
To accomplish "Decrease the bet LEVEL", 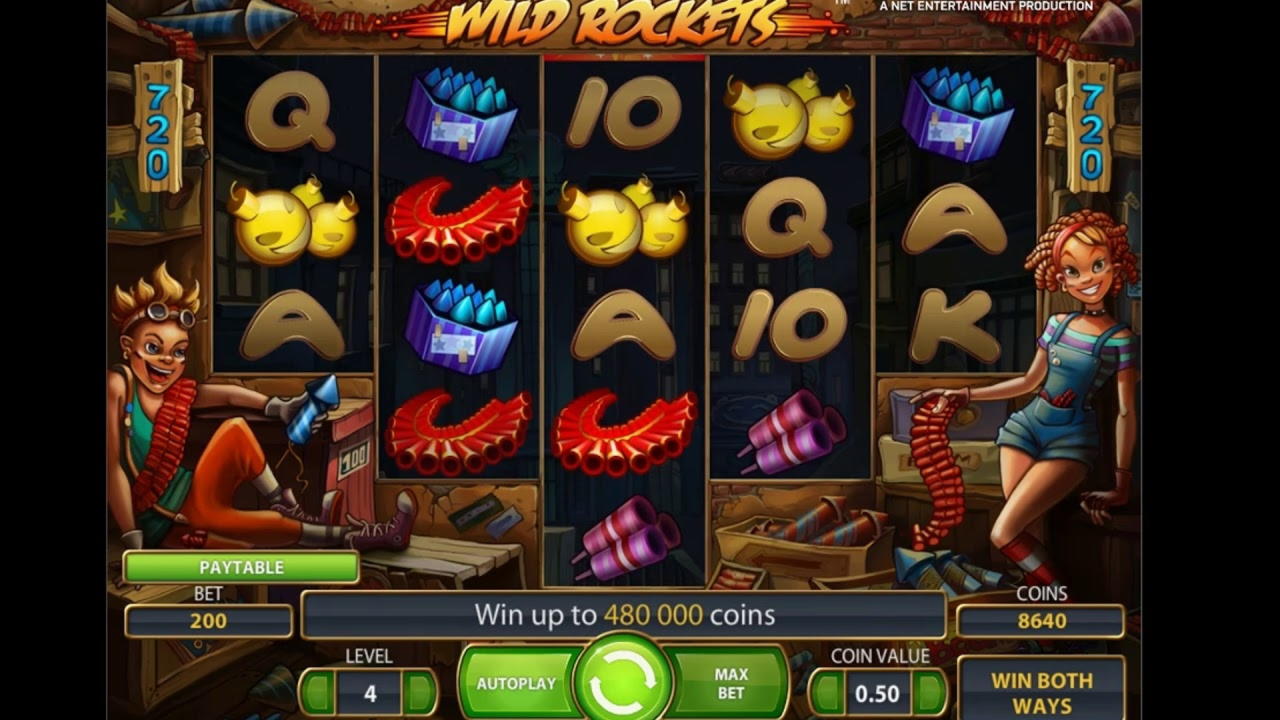I will click(317, 693).
